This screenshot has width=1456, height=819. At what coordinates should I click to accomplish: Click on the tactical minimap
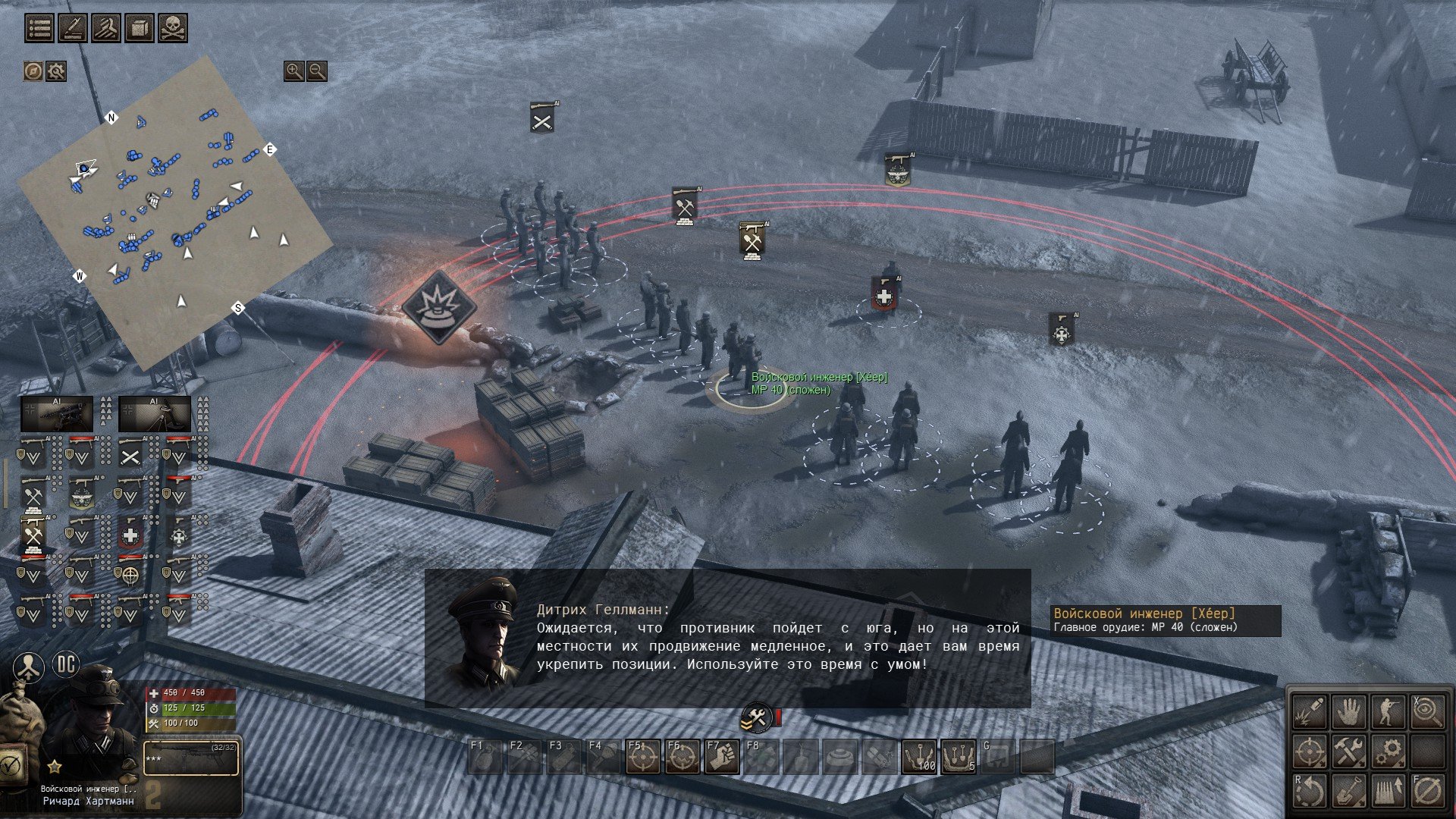click(x=174, y=212)
